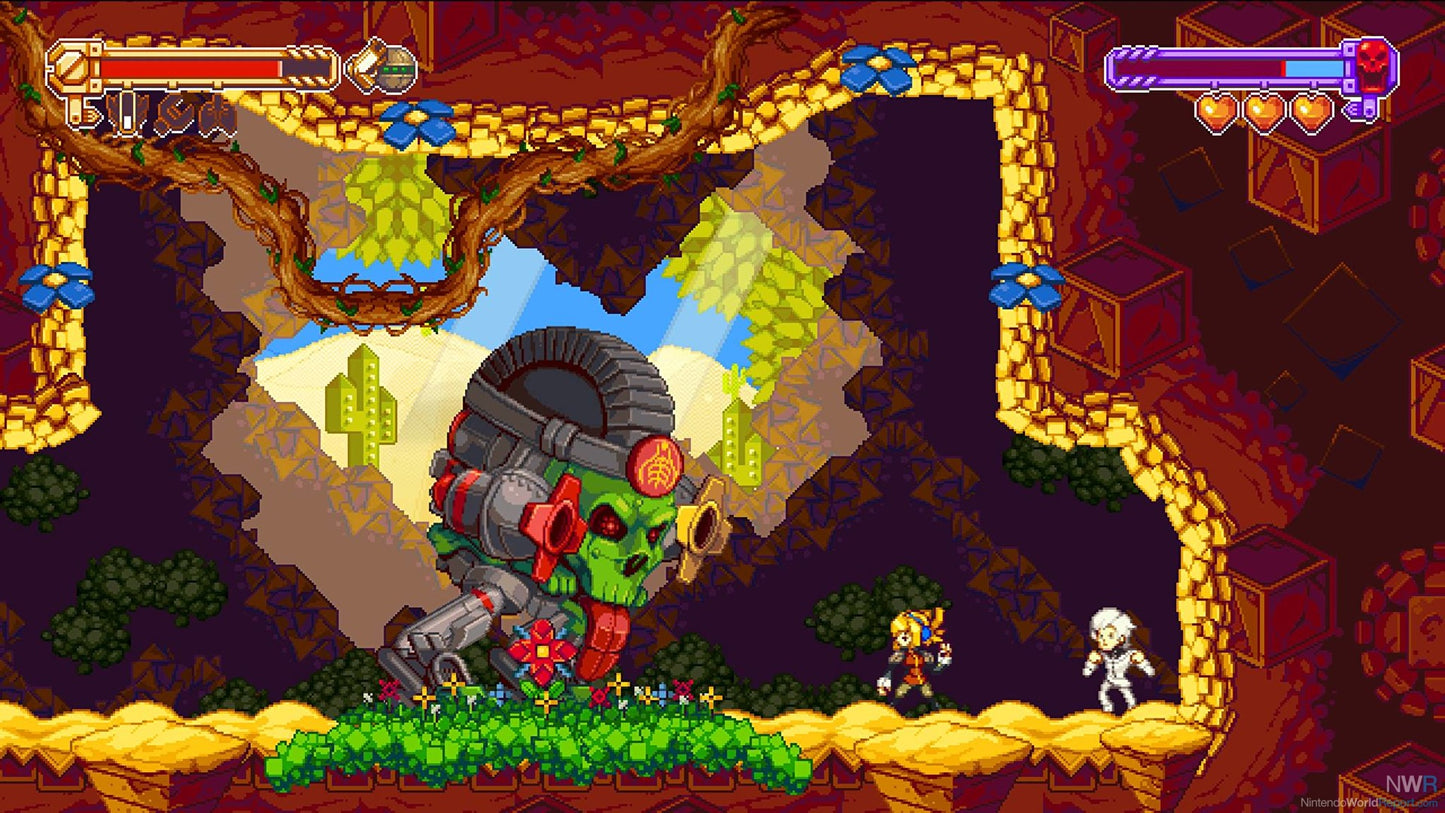Select the first heart icon under boss bar

(x=1216, y=112)
